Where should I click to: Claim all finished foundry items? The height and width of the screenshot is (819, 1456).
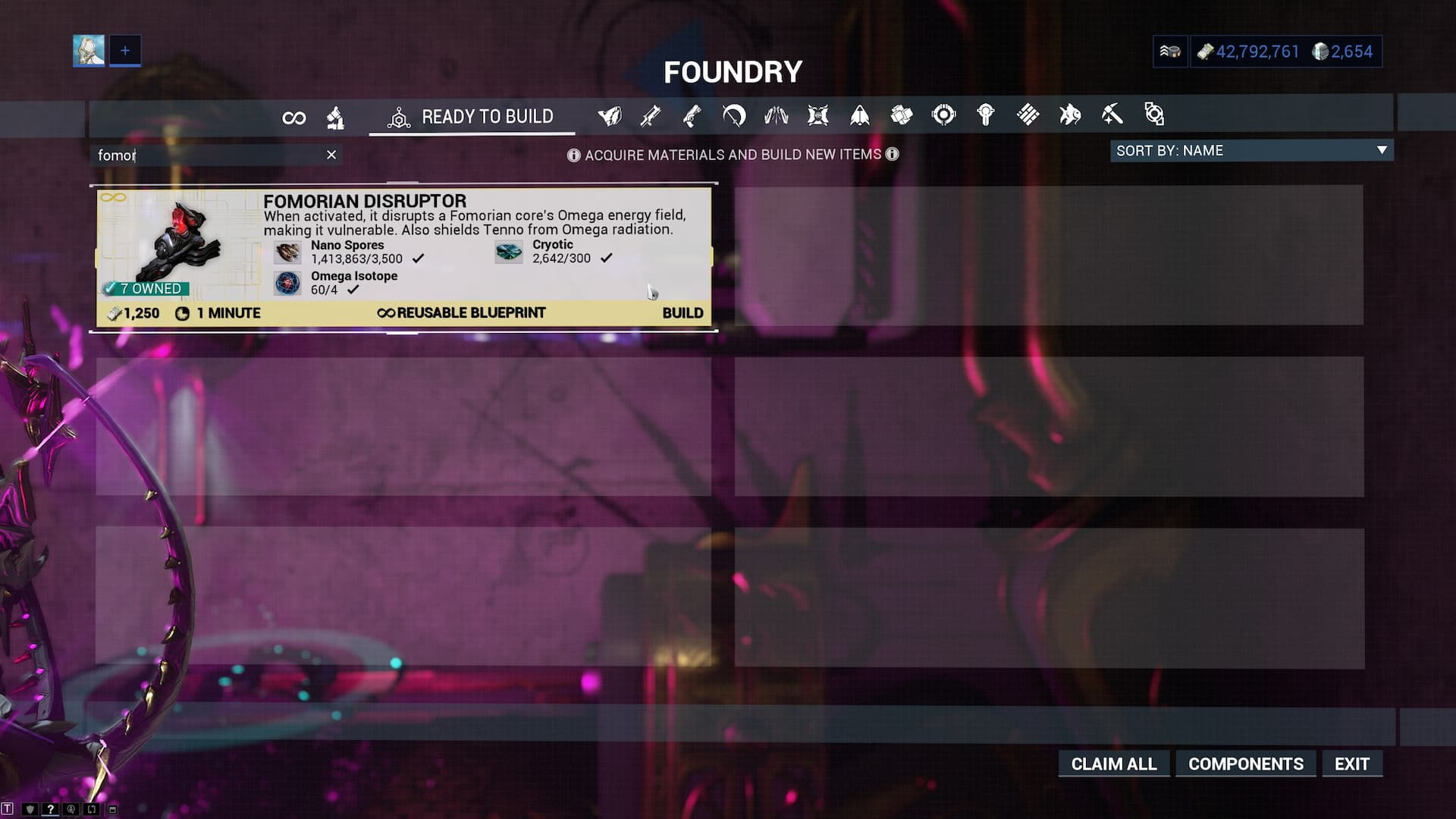1113,764
